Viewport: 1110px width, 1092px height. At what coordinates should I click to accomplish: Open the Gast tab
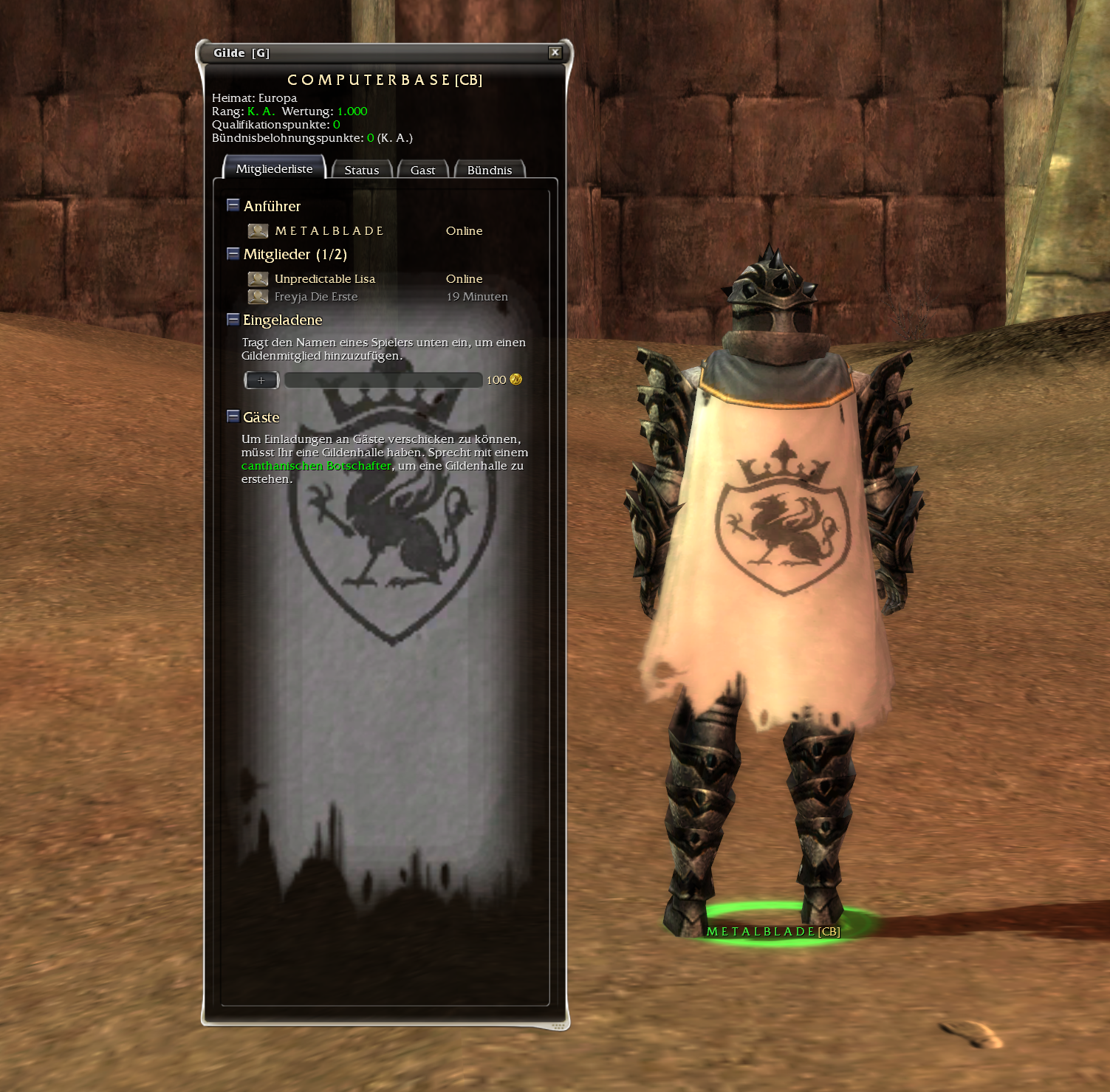click(422, 170)
